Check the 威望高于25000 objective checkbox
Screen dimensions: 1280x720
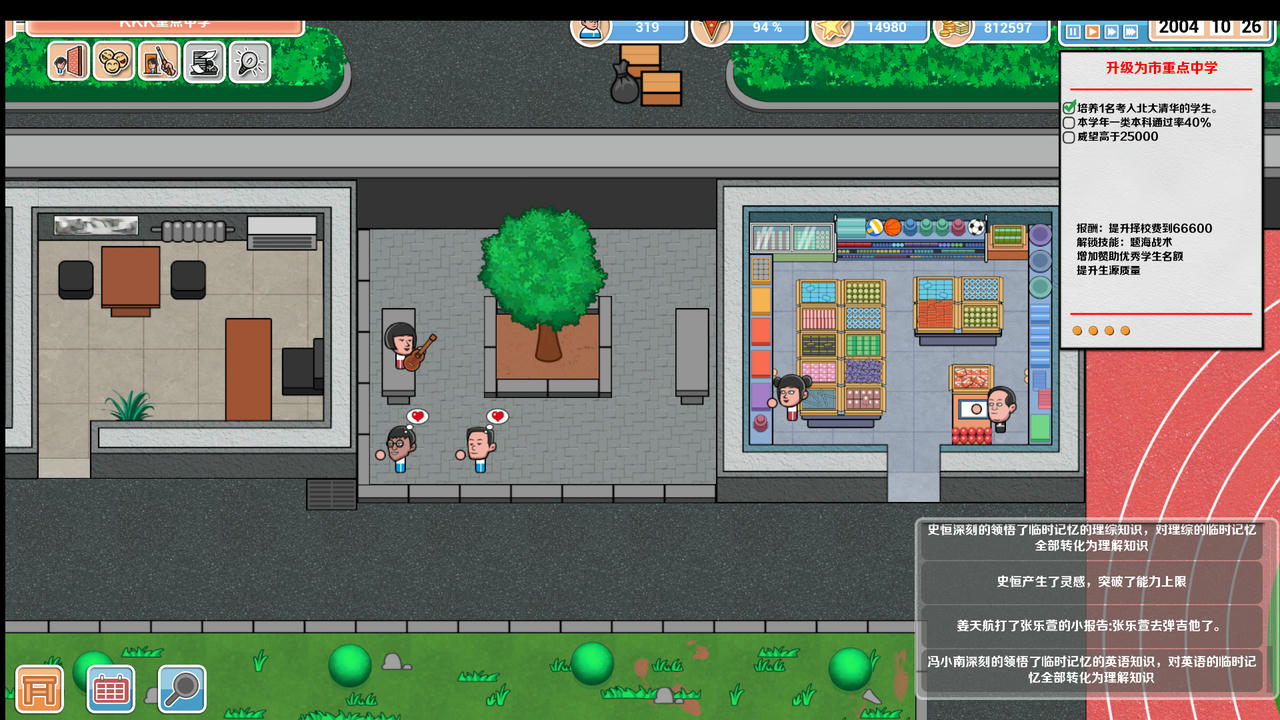click(1068, 137)
